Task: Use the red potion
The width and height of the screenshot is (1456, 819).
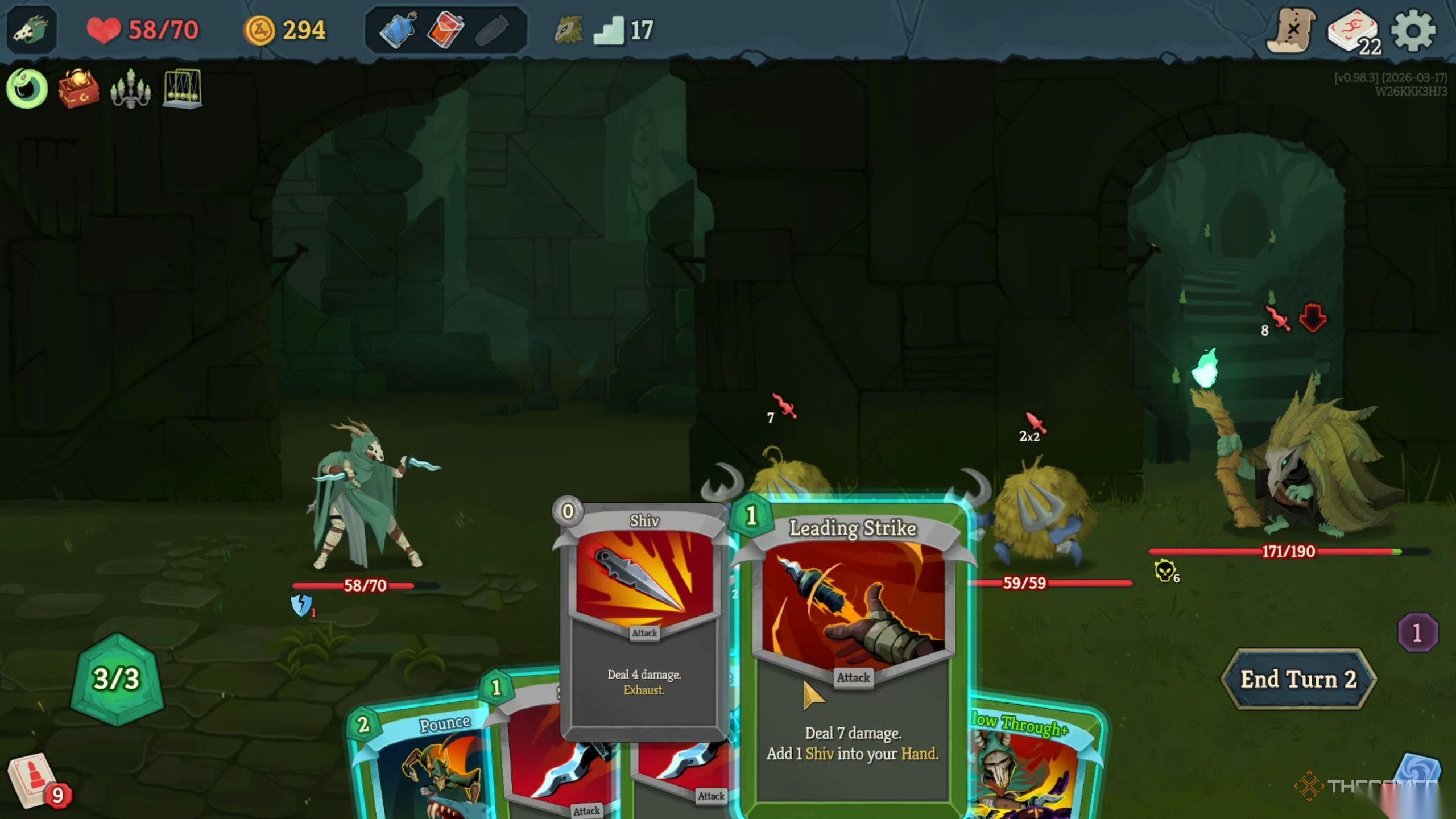Action: point(445,30)
